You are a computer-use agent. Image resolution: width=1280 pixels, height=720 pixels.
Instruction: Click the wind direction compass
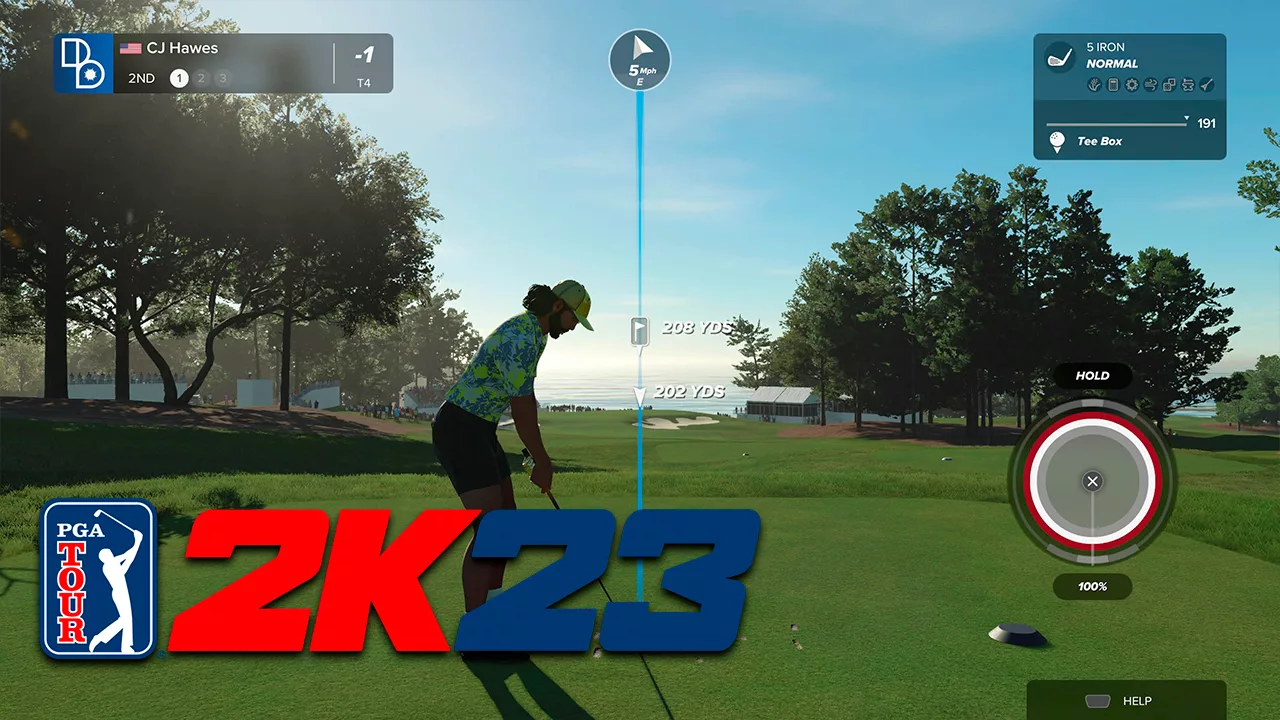click(640, 58)
